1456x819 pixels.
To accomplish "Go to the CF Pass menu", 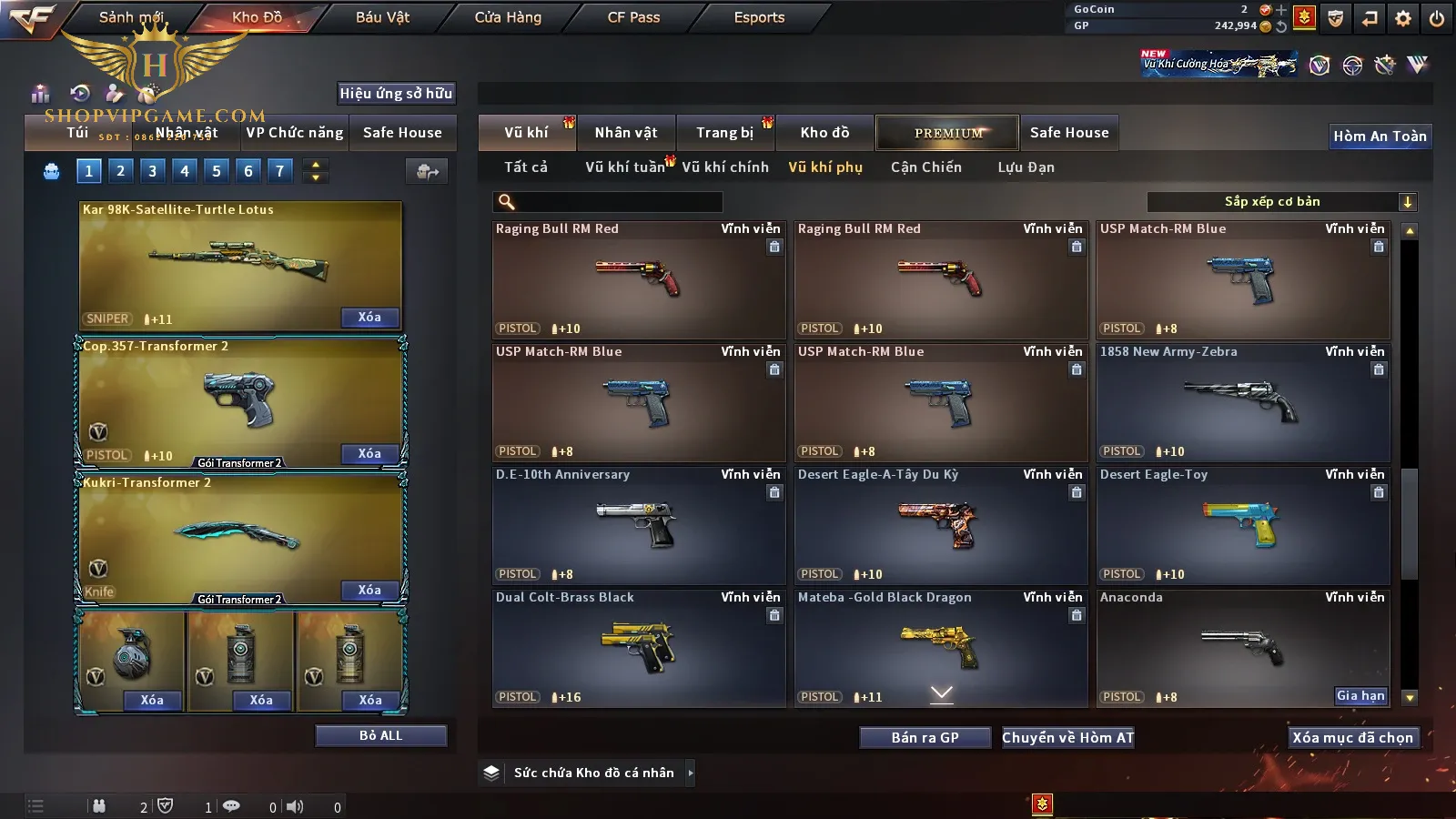I will pos(633,17).
